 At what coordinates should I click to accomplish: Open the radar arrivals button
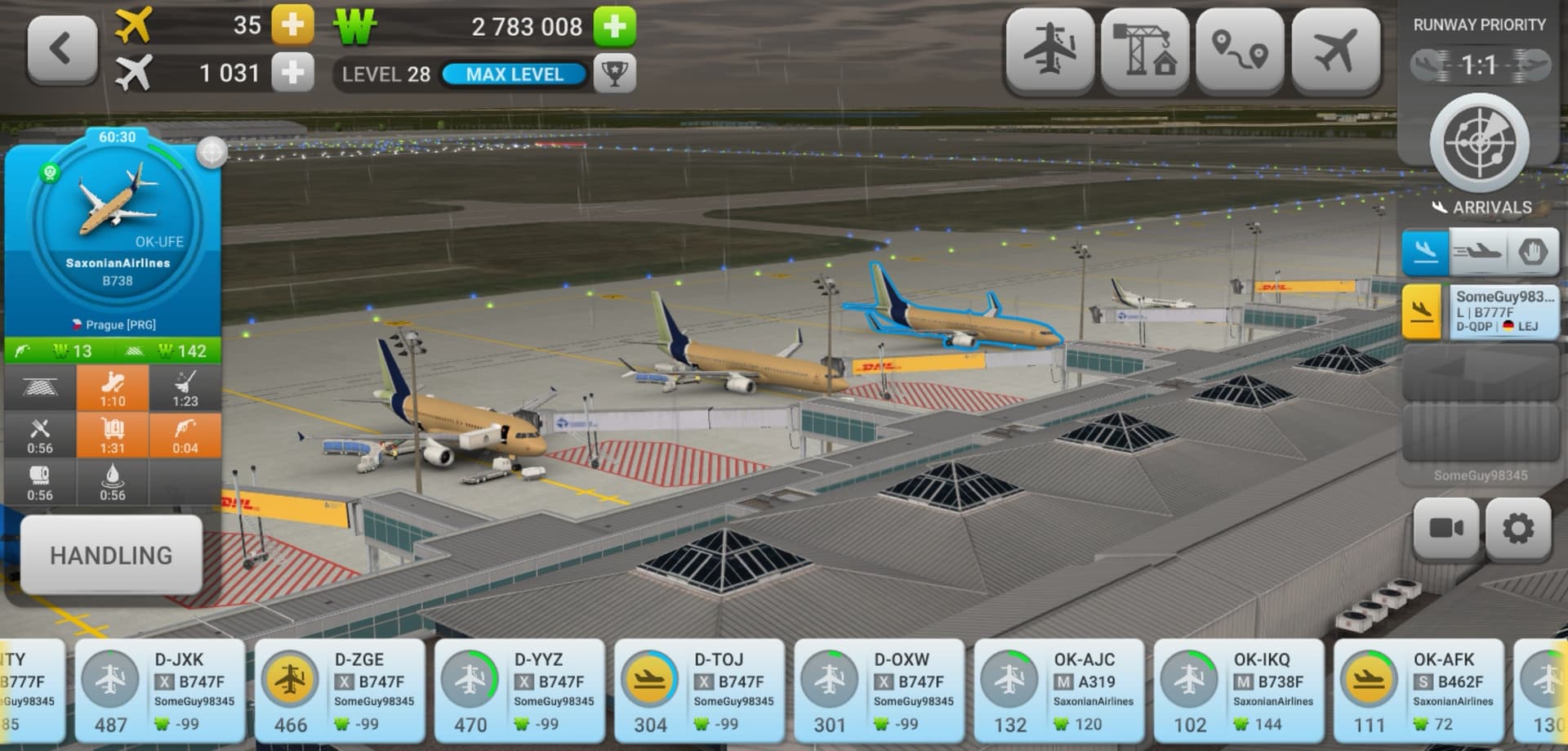(x=1479, y=144)
